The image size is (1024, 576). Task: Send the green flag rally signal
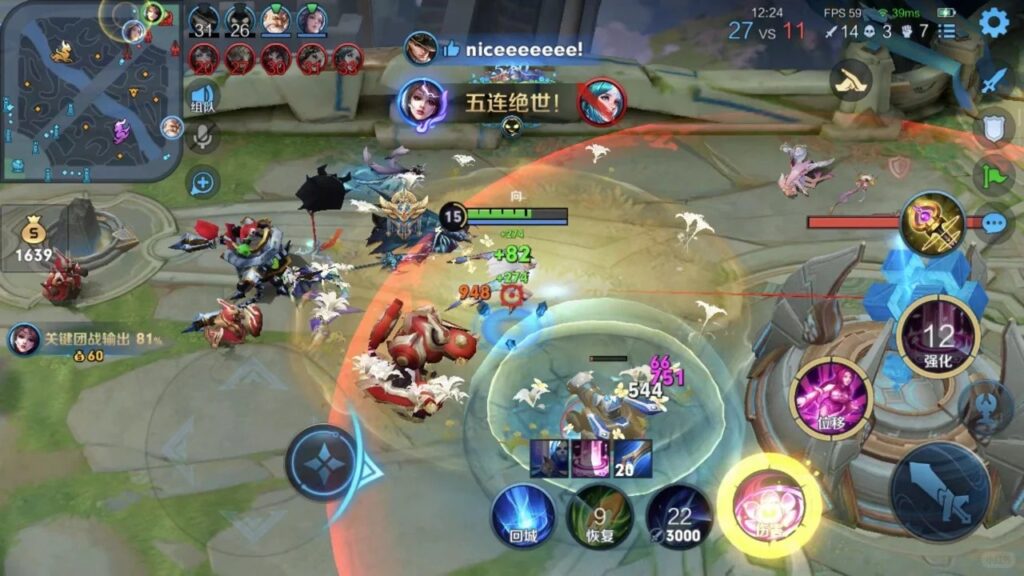point(994,175)
